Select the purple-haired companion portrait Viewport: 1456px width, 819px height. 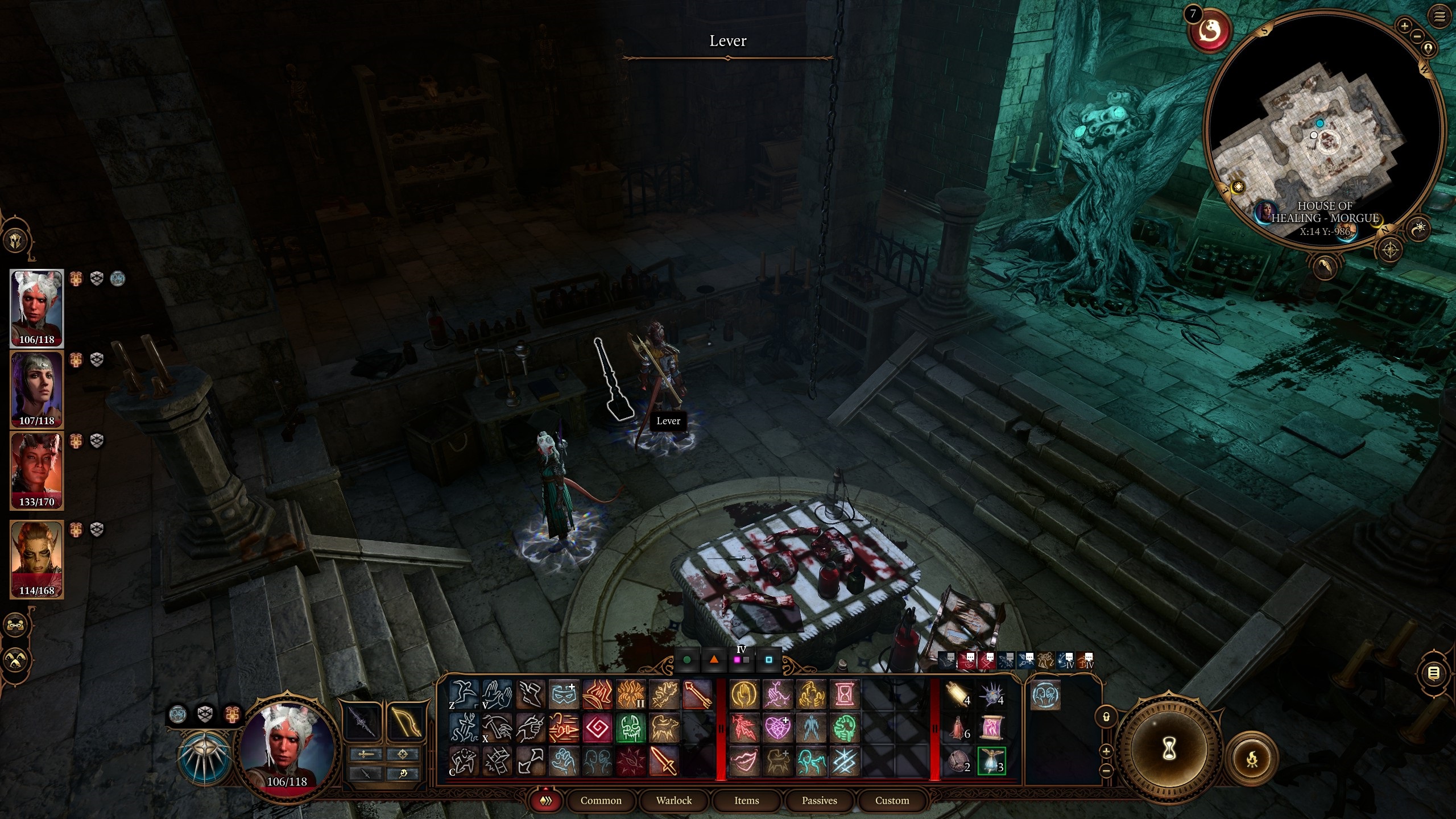pos(37,390)
